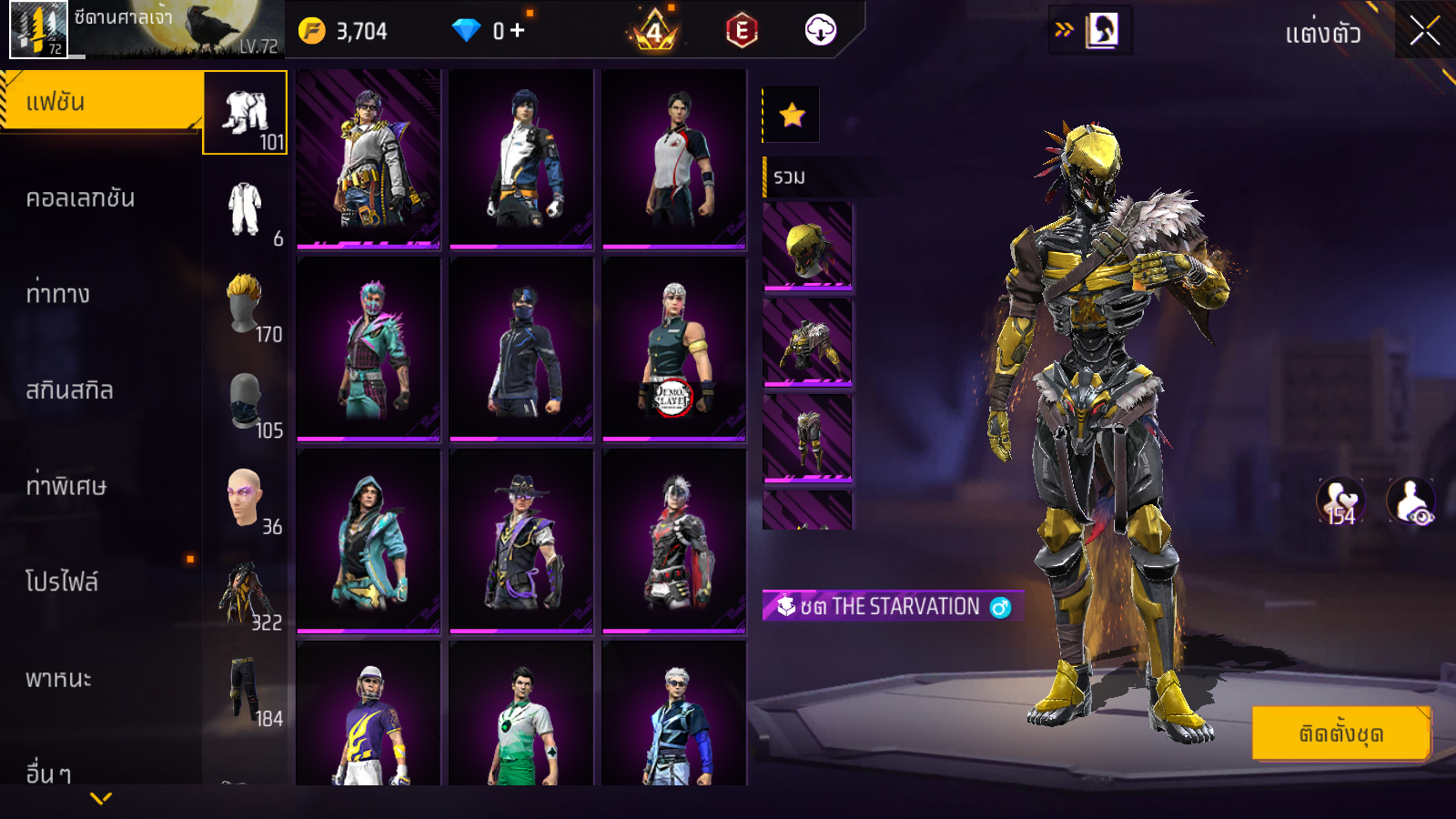Select the outfit bundles subcategory with count 101
Screen dimensions: 1456x819
click(x=245, y=113)
